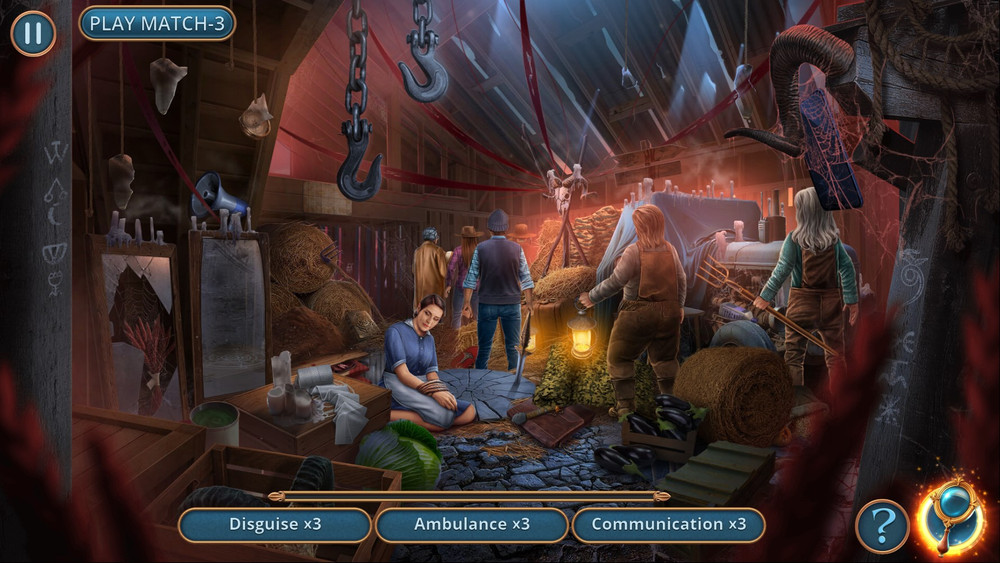This screenshot has width=1000, height=563.
Task: Select the Disguise x3 item category
Action: click(275, 524)
